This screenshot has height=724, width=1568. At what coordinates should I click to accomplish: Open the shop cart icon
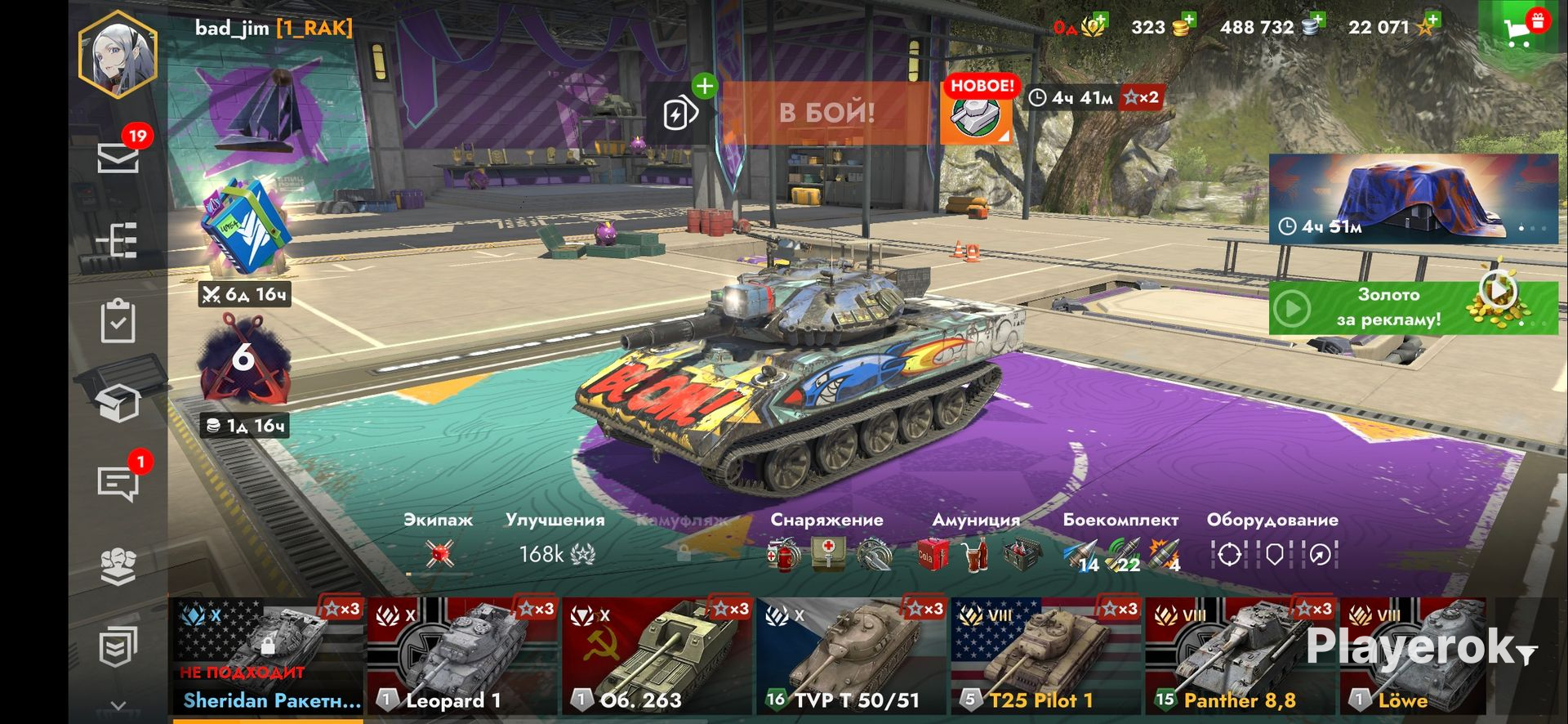(1518, 29)
